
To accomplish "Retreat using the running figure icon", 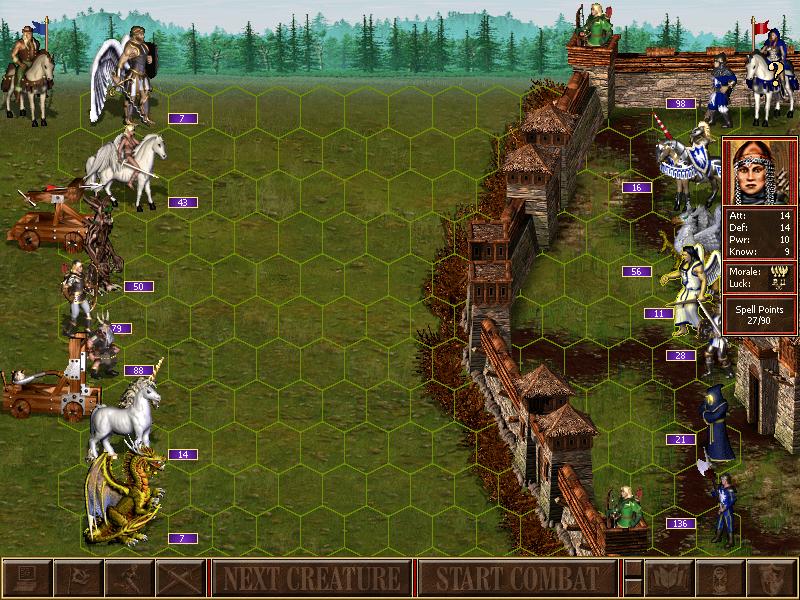I will 129,578.
